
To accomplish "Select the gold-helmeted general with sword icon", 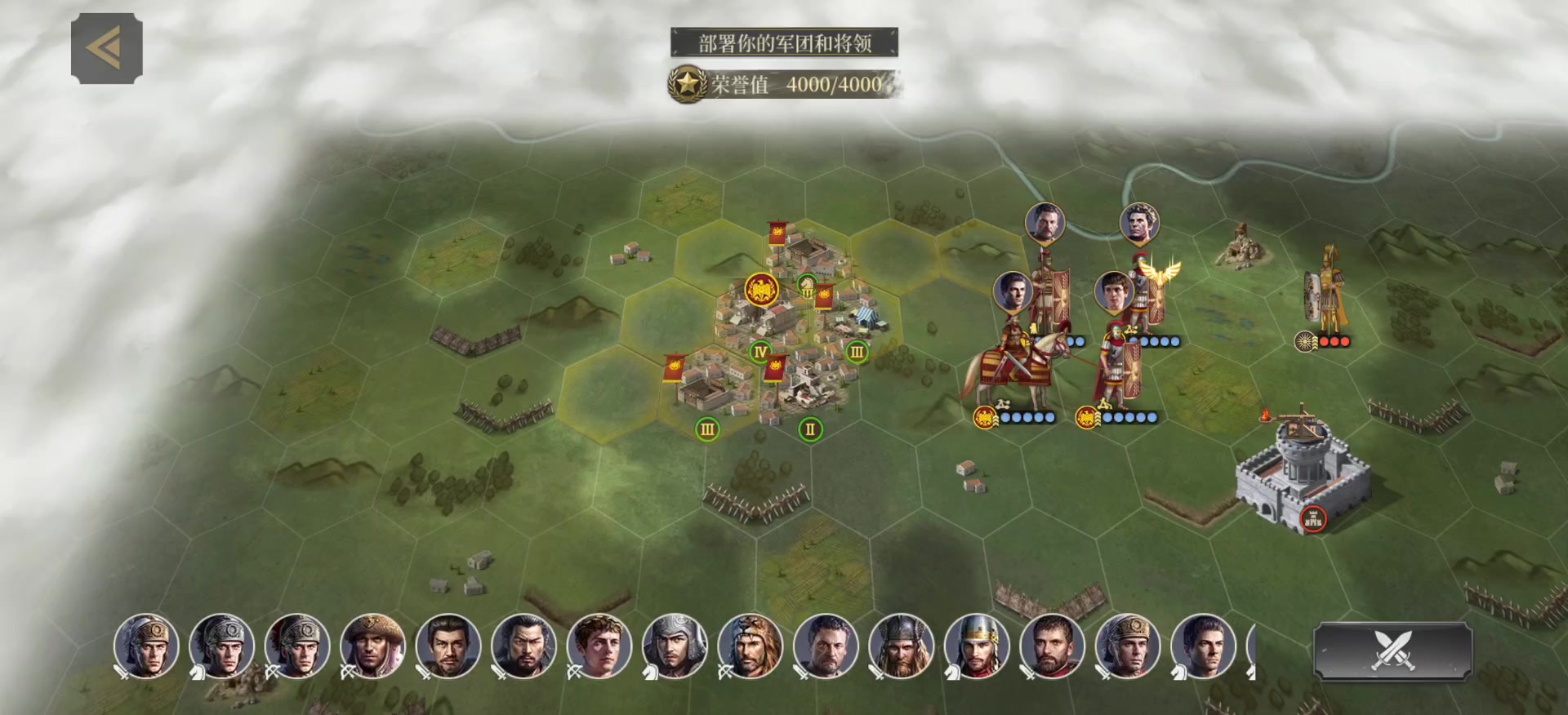I will [146, 646].
